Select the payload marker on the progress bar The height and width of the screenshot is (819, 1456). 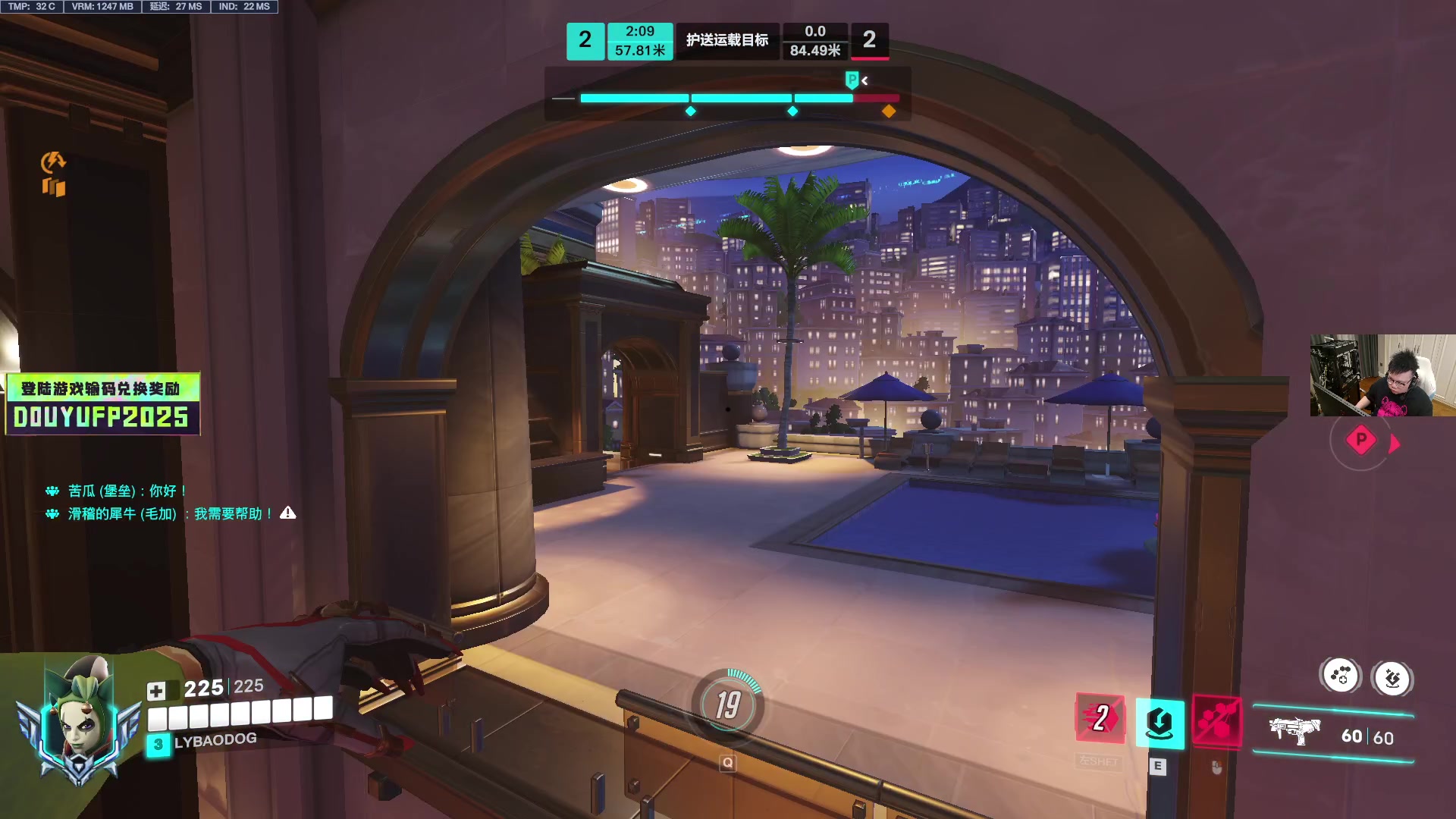tap(852, 80)
